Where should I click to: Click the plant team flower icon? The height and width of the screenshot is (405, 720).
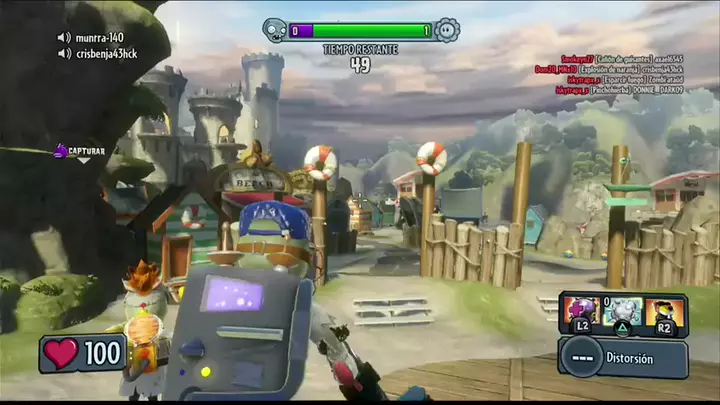446,30
